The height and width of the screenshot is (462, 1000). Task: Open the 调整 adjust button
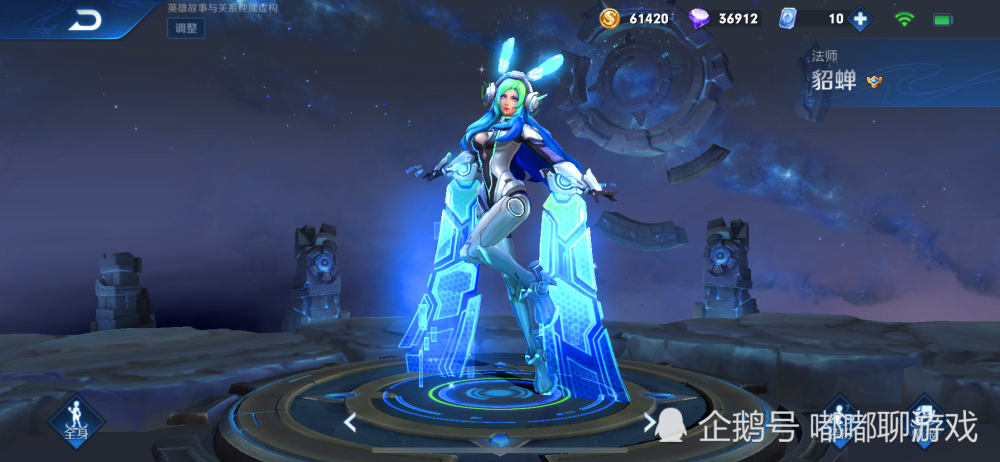[x=186, y=28]
